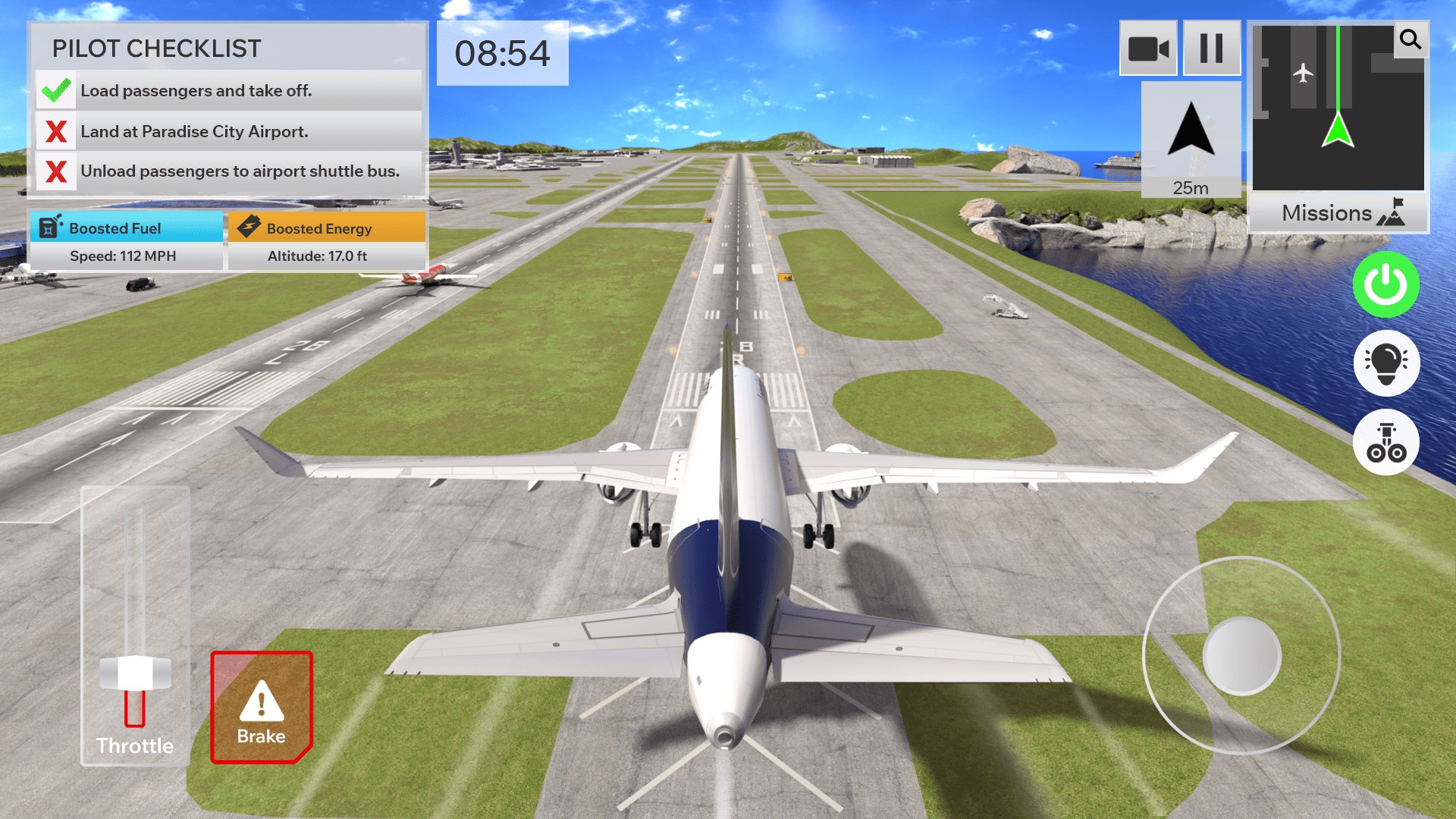Click the 08:54 mission timer
The width and height of the screenshot is (1456, 819).
tap(503, 52)
